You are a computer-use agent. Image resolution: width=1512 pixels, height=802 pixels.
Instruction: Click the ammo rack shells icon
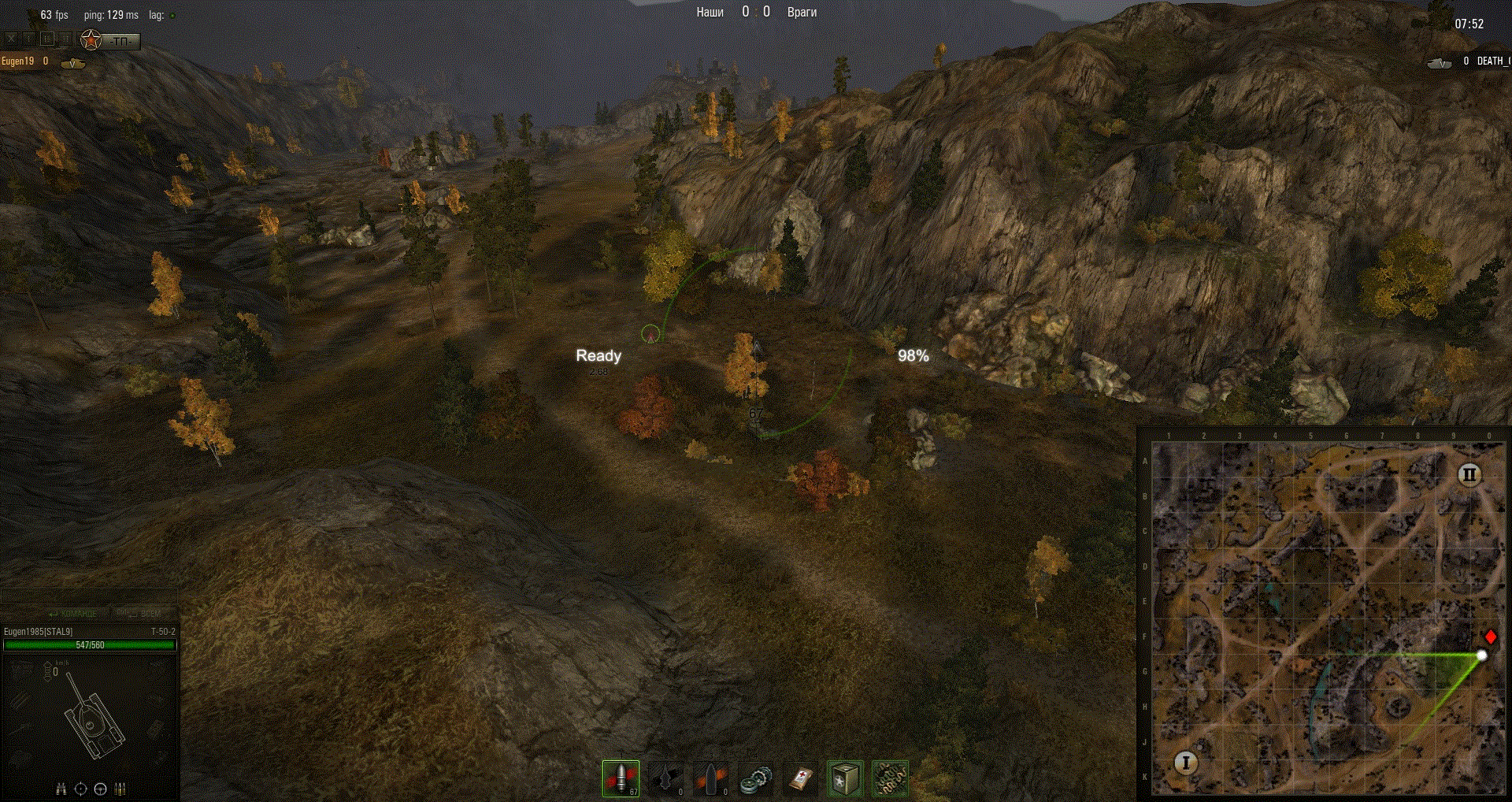point(120,789)
